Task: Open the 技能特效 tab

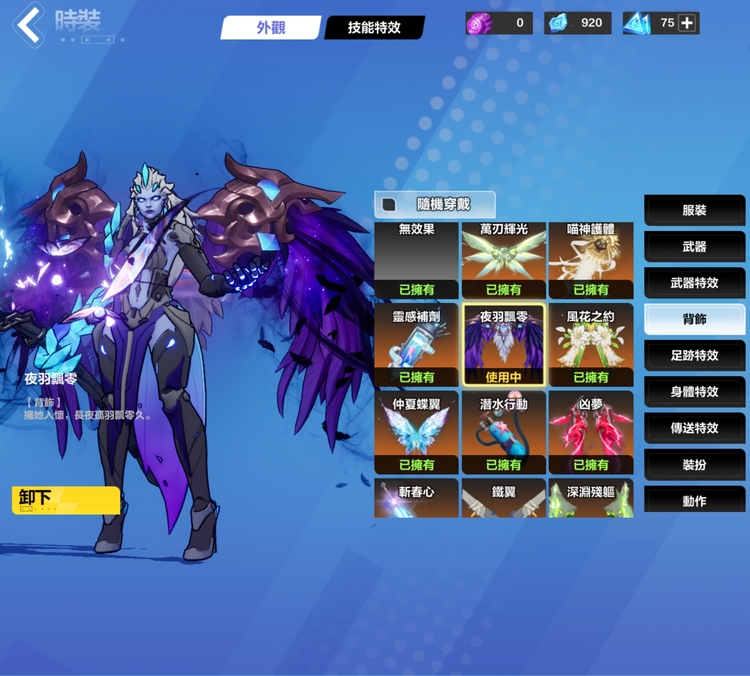Action: click(374, 28)
